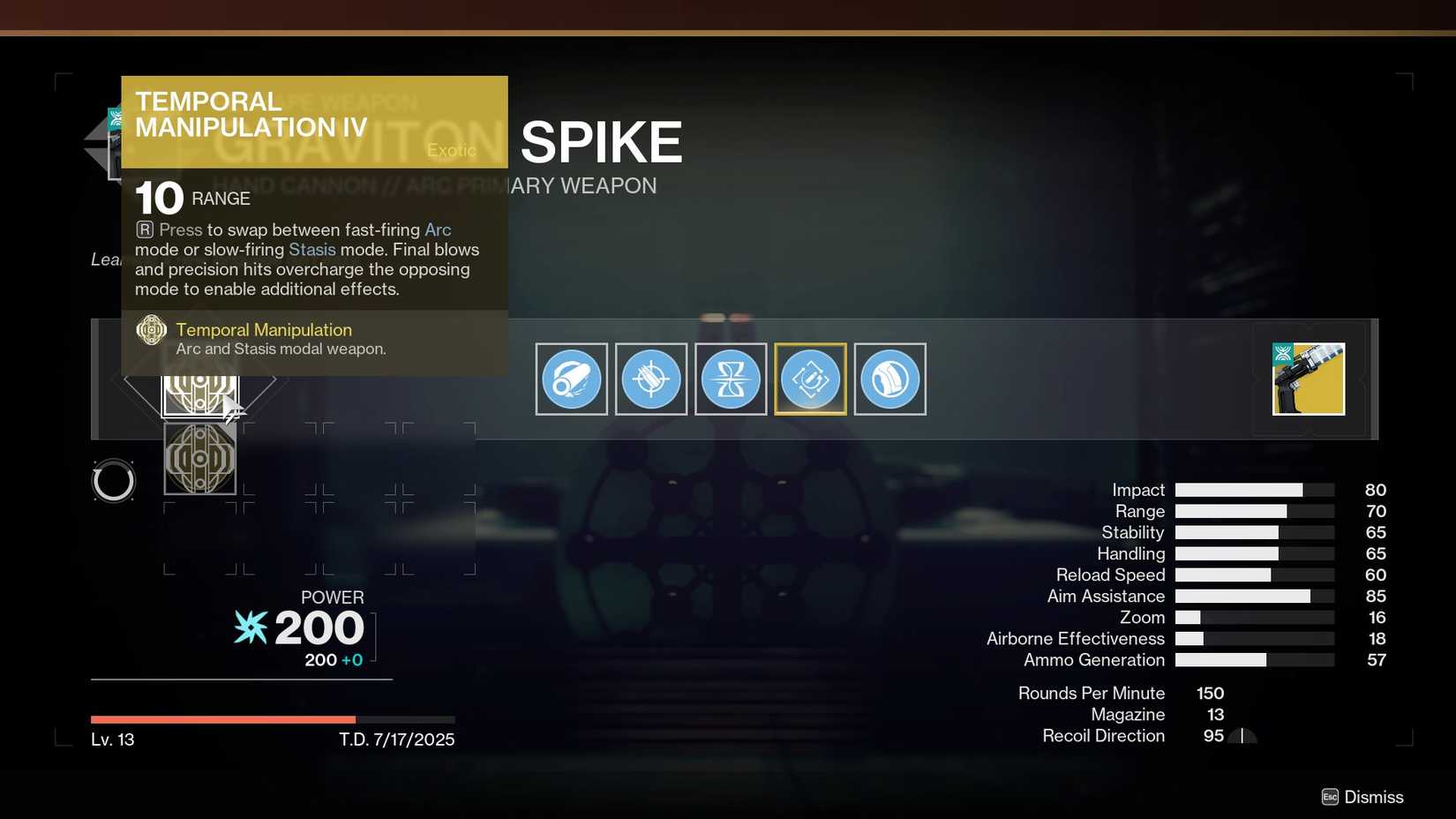Click the empty circular mod slot icon
This screenshot has height=819, width=1456.
[114, 481]
